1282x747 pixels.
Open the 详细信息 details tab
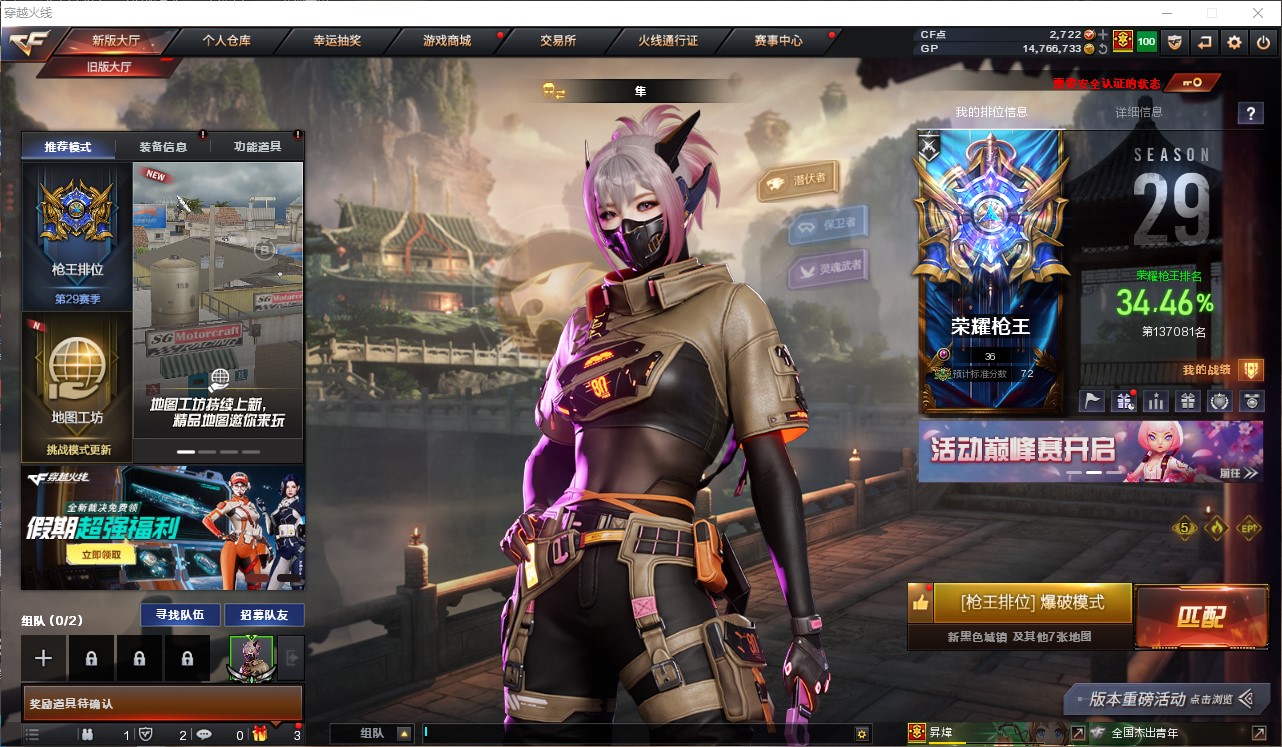(x=1139, y=112)
